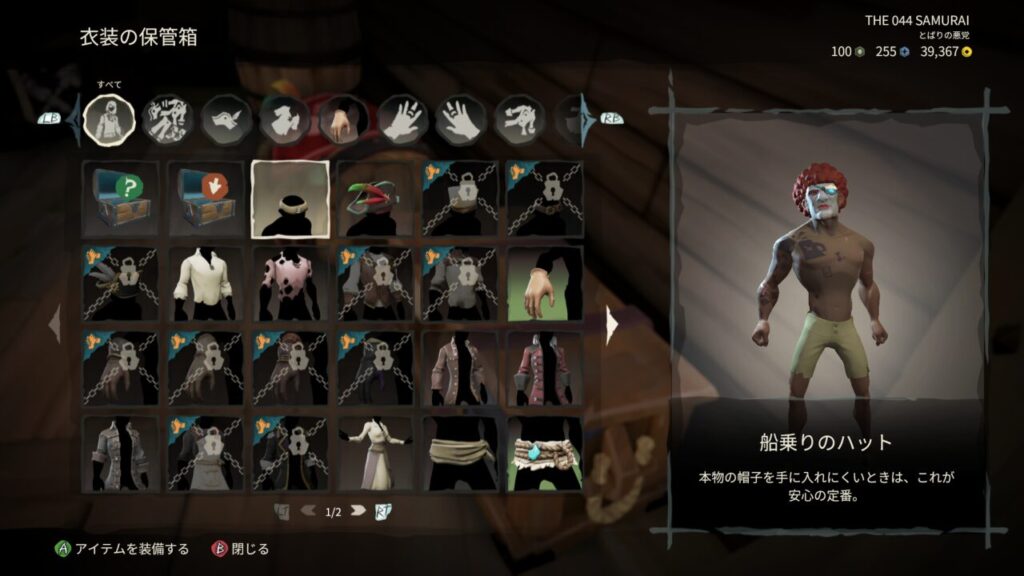Equip the plain white shirt
Screen dimensions: 1024x576
pyautogui.click(x=205, y=284)
